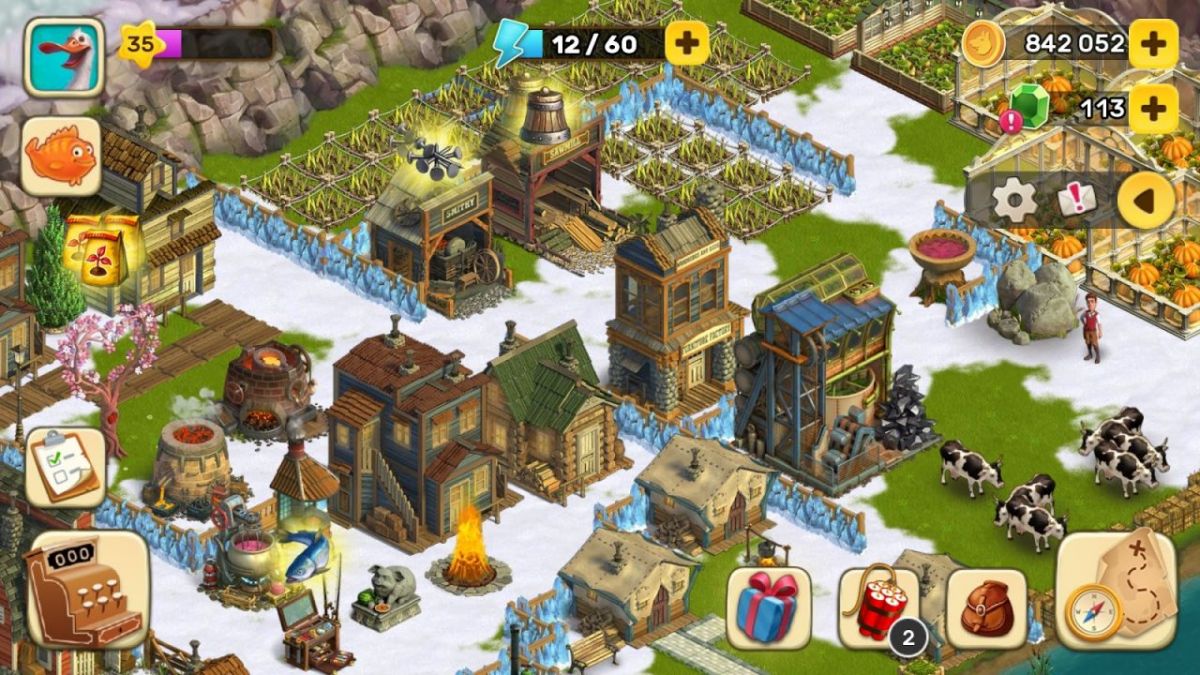Open the gear settings
Image resolution: width=1200 pixels, height=675 pixels.
click(x=1014, y=201)
